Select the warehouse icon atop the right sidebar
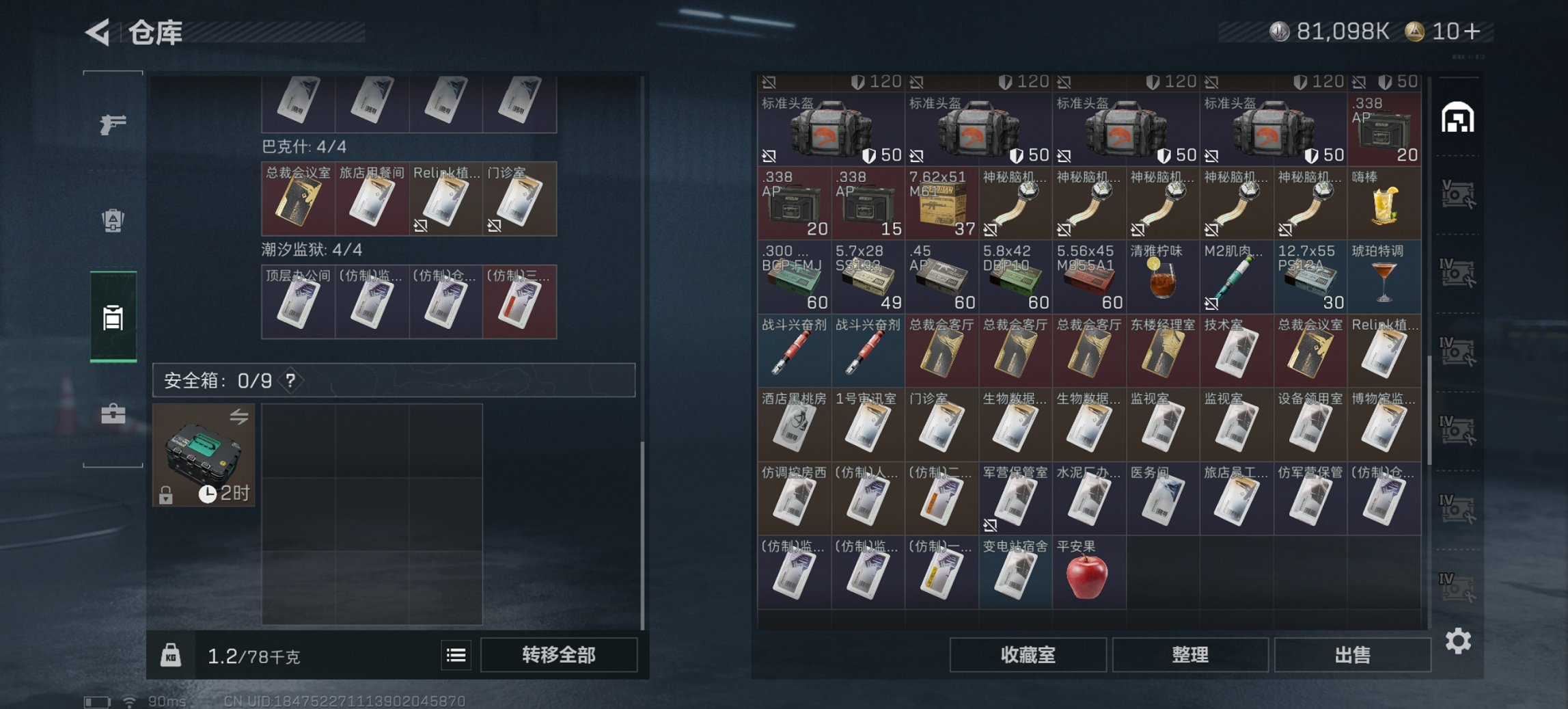This screenshot has height=709, width=1568. coord(1459,118)
